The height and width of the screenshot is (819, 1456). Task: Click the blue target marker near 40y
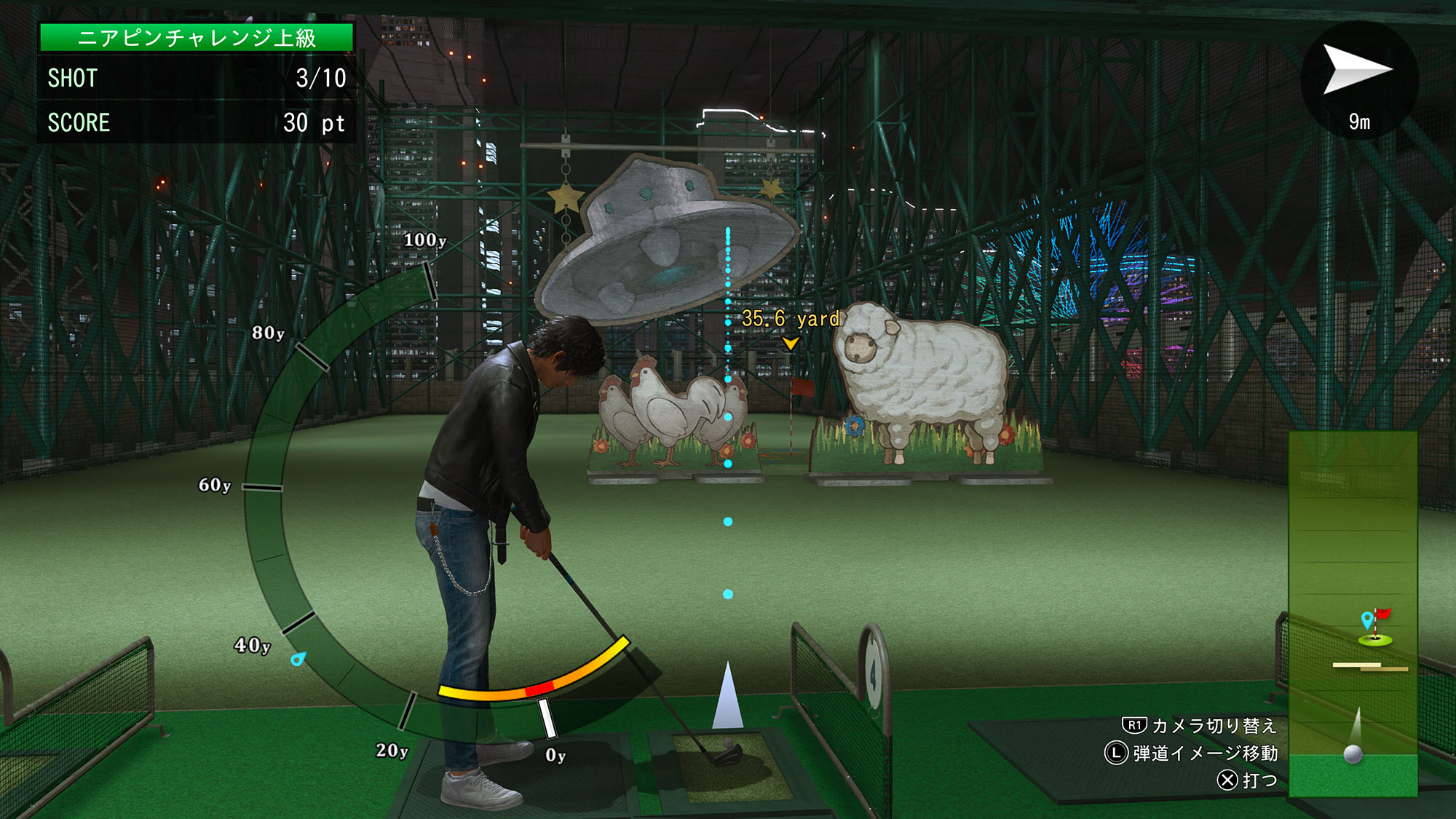[x=298, y=659]
